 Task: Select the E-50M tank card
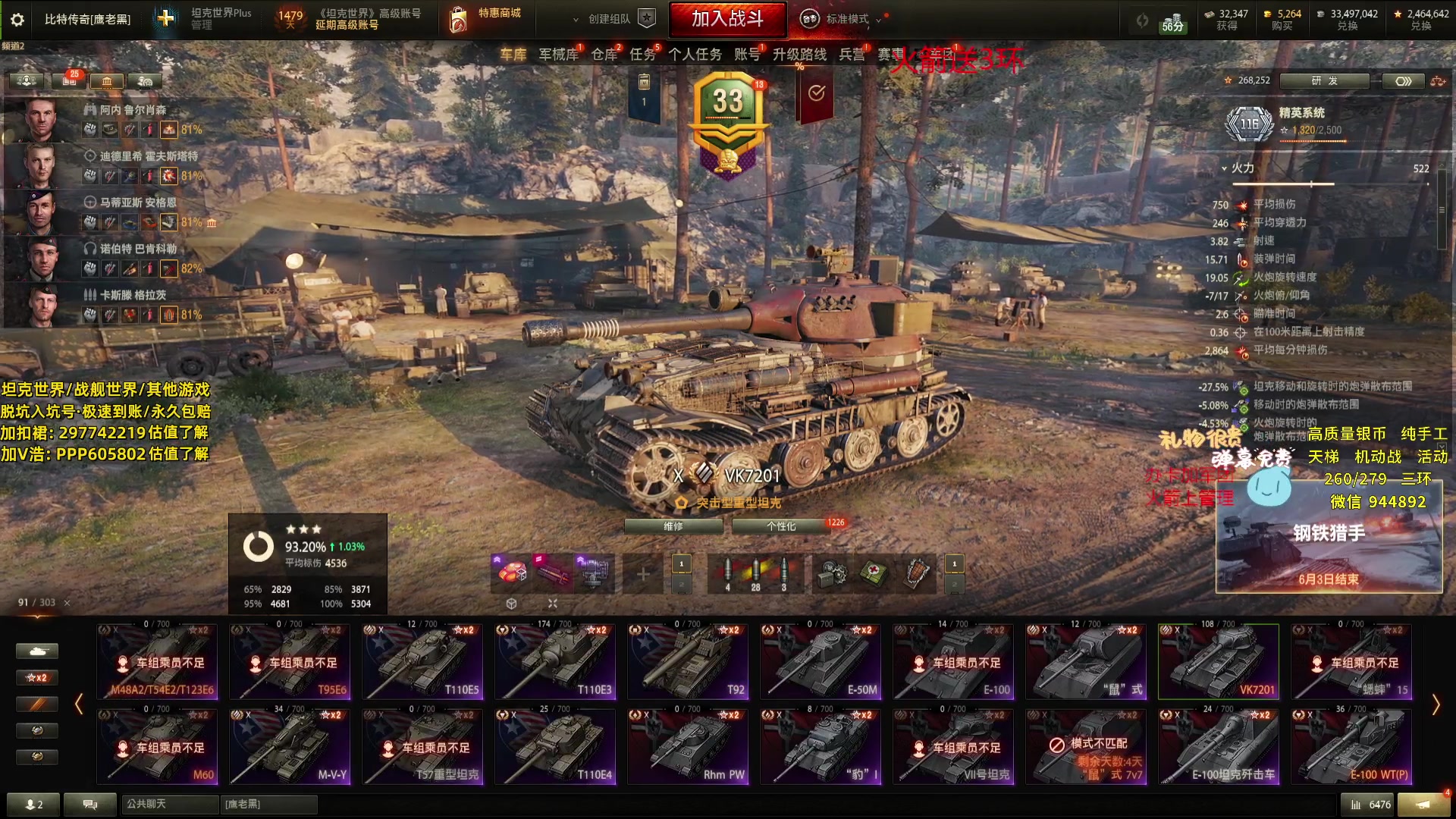(821, 661)
